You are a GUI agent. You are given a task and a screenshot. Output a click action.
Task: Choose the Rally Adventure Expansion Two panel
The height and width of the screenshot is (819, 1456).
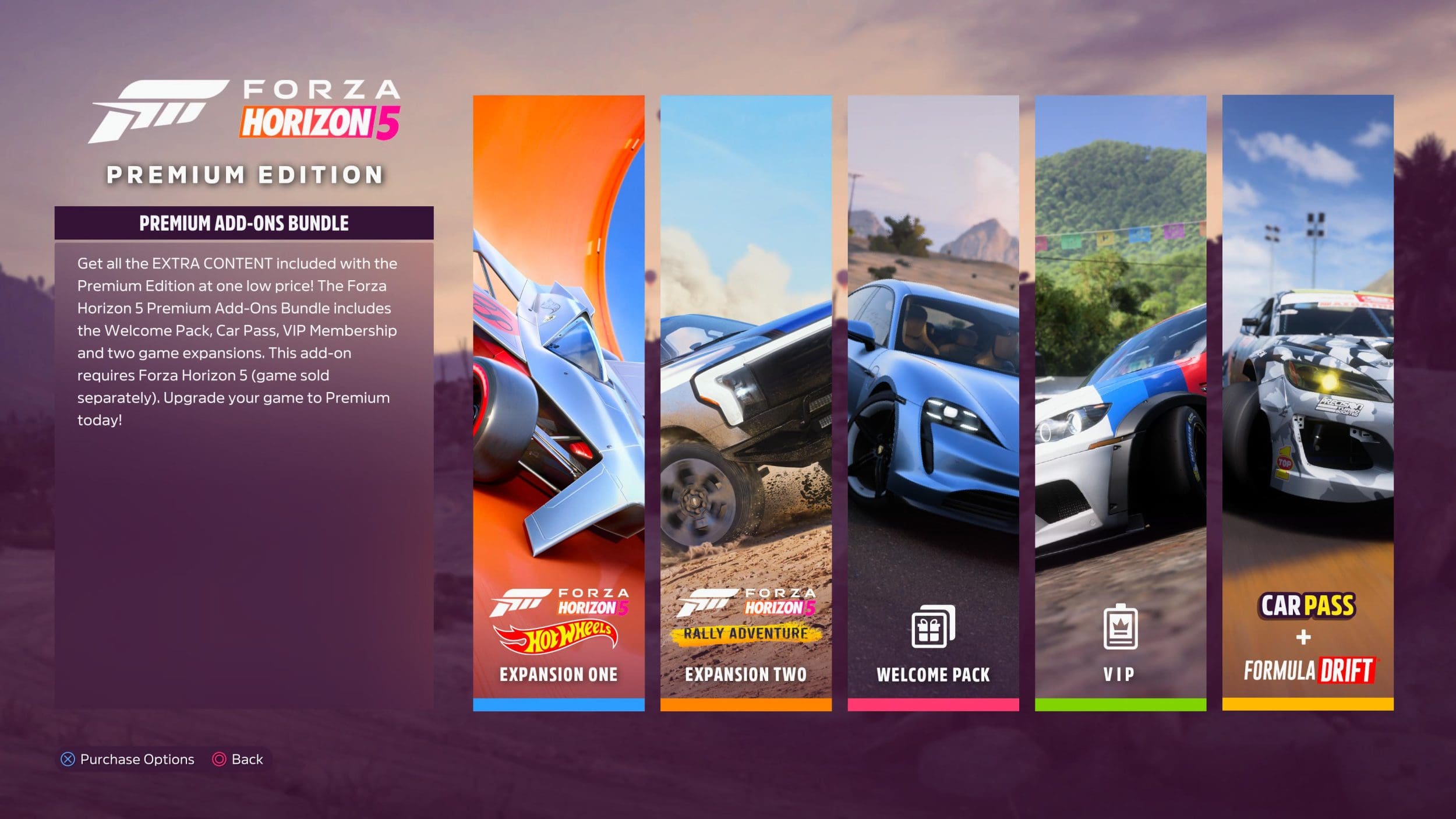[745, 402]
